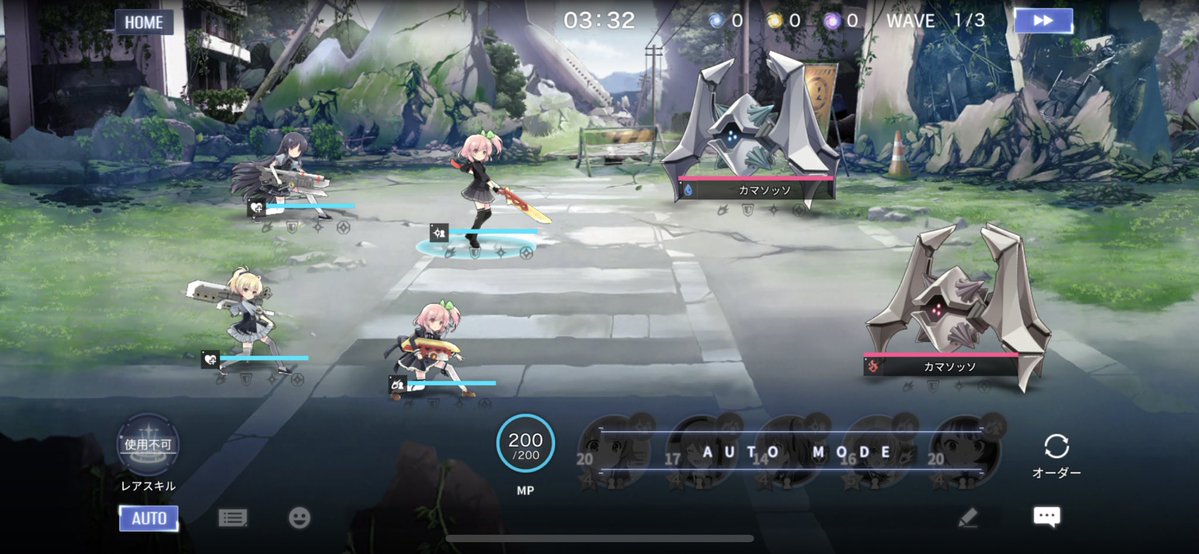This screenshot has width=1199, height=554.
Task: Open the battle log list icon
Action: 233,518
